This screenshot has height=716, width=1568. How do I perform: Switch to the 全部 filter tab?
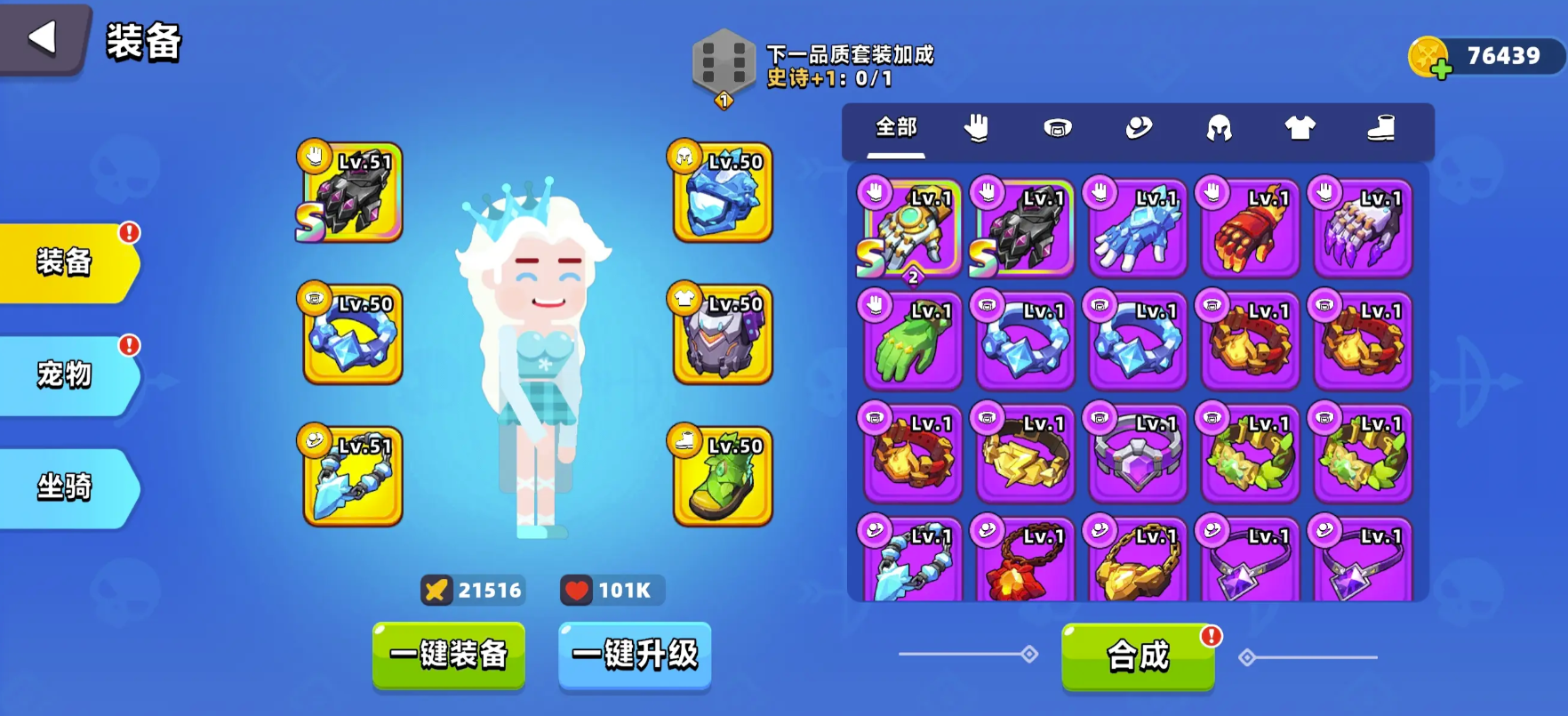[896, 129]
